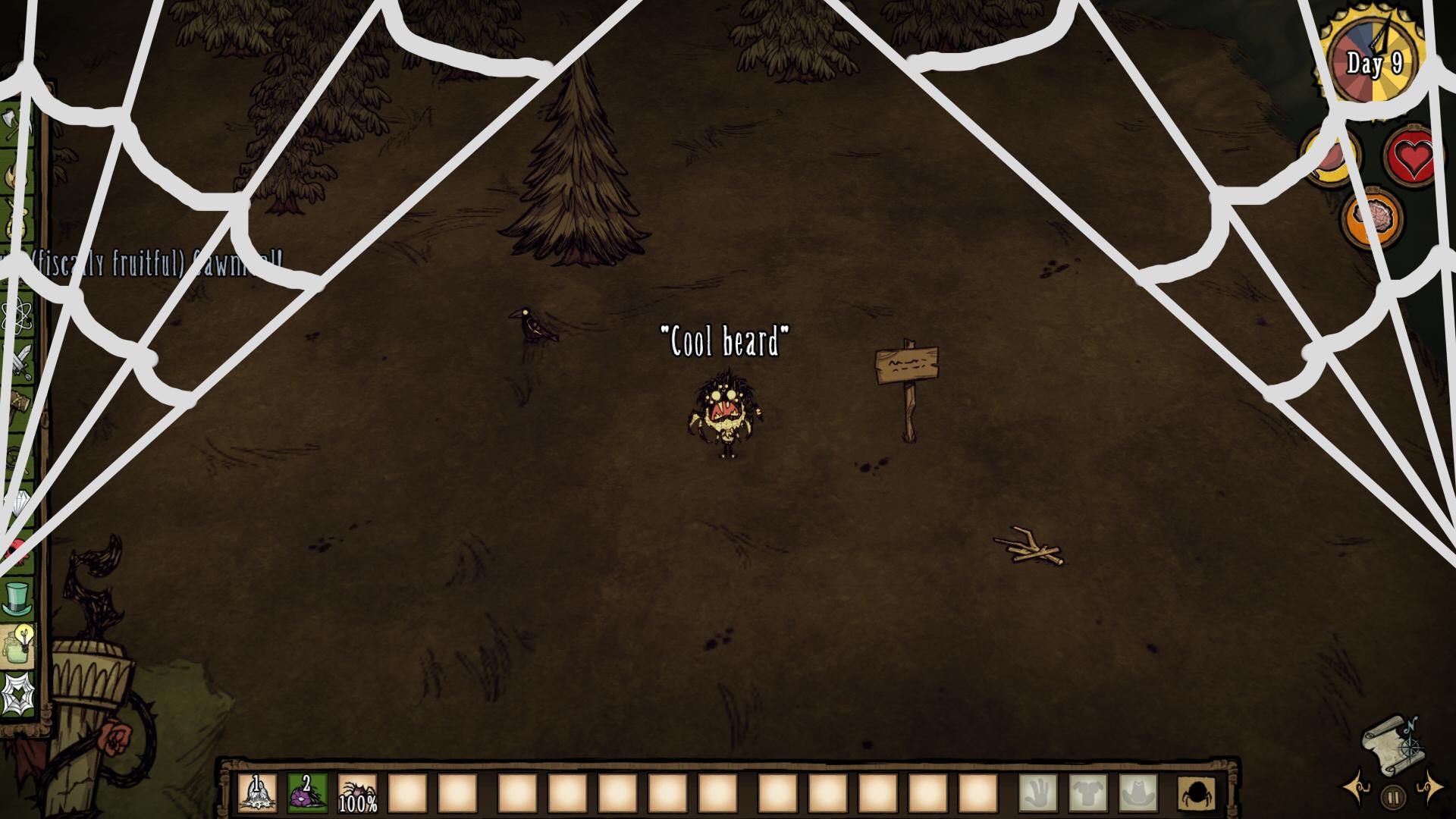This screenshot has height=819, width=1456.
Task: Click the health heart indicator
Action: pyautogui.click(x=1414, y=154)
